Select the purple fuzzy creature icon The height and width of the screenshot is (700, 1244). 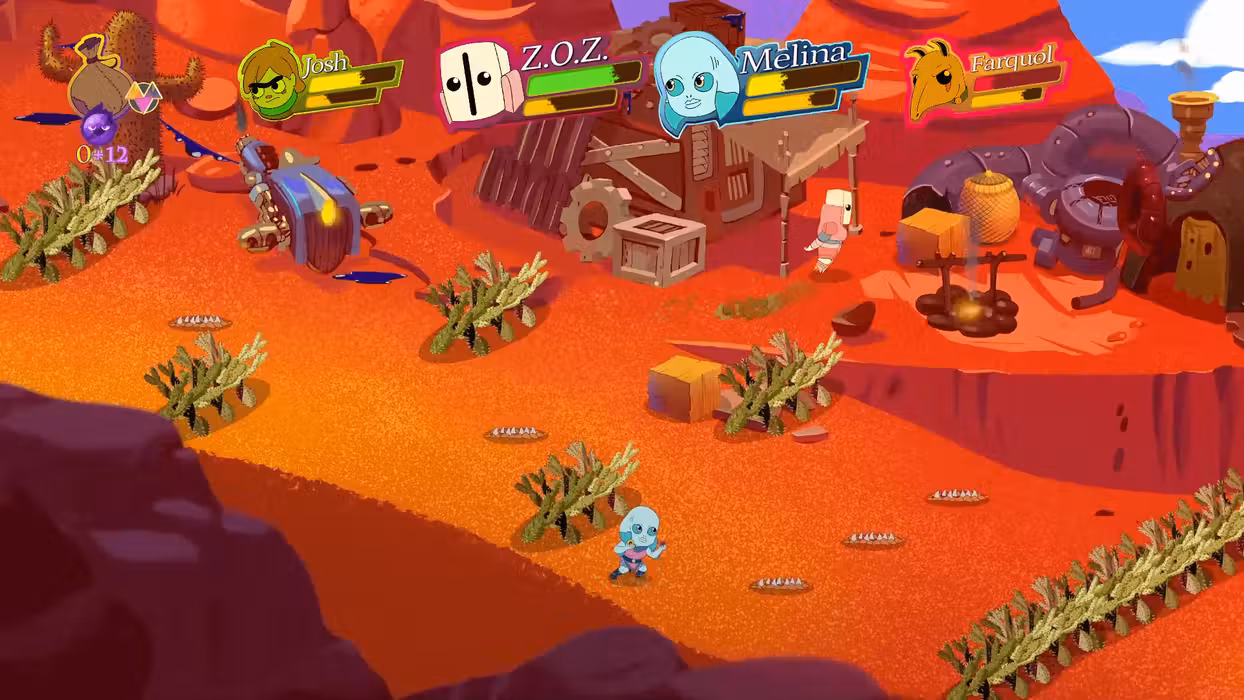point(98,127)
